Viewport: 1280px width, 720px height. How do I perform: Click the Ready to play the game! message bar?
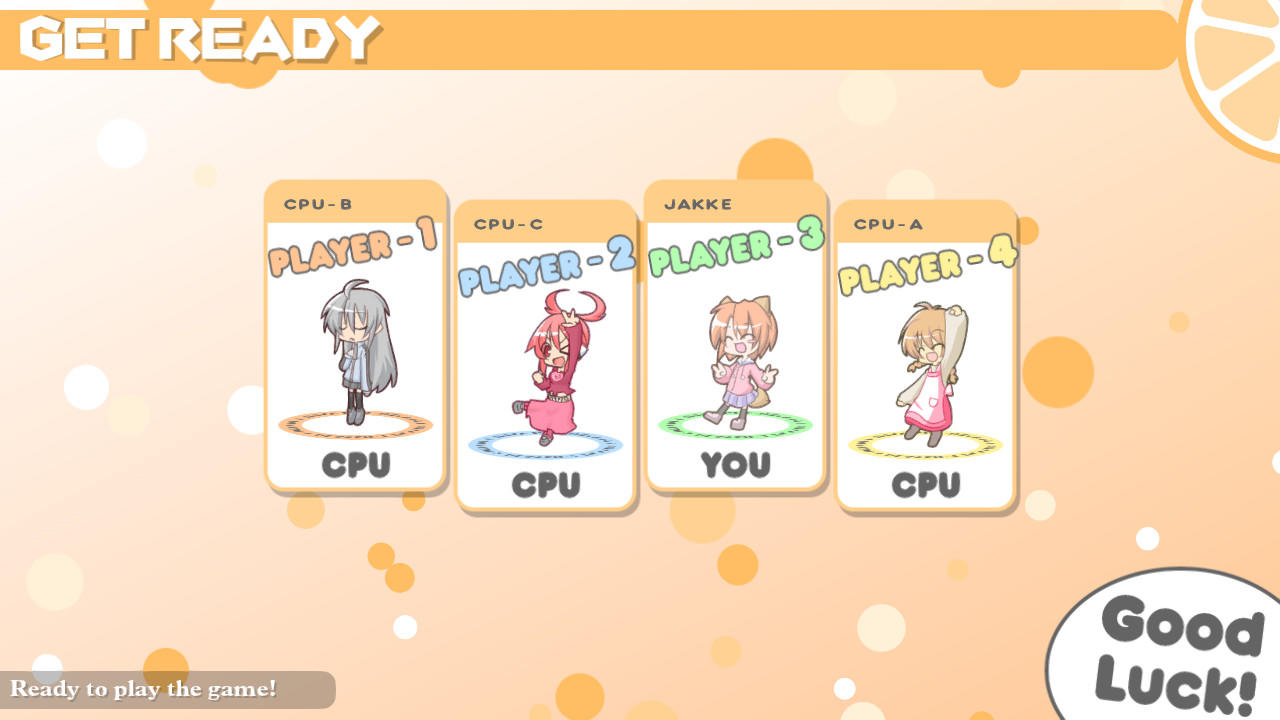(146, 690)
